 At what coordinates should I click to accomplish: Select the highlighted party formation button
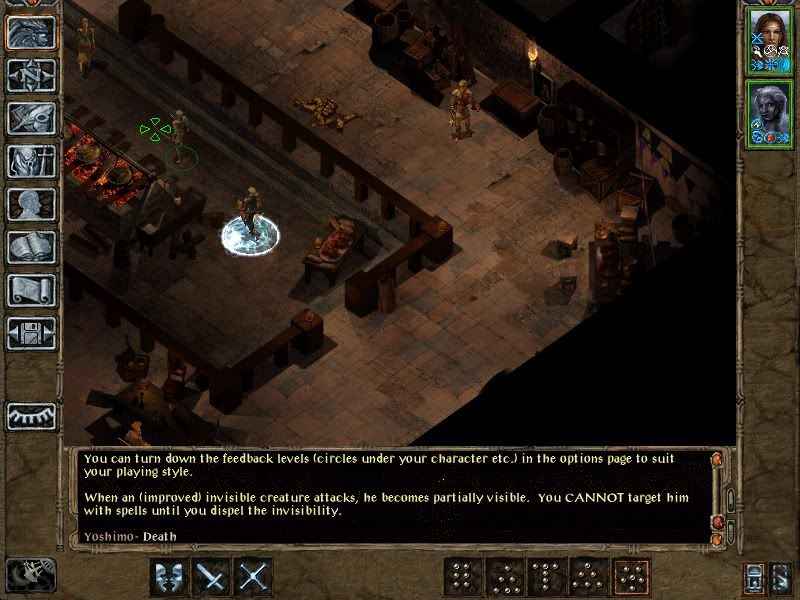[x=630, y=577]
